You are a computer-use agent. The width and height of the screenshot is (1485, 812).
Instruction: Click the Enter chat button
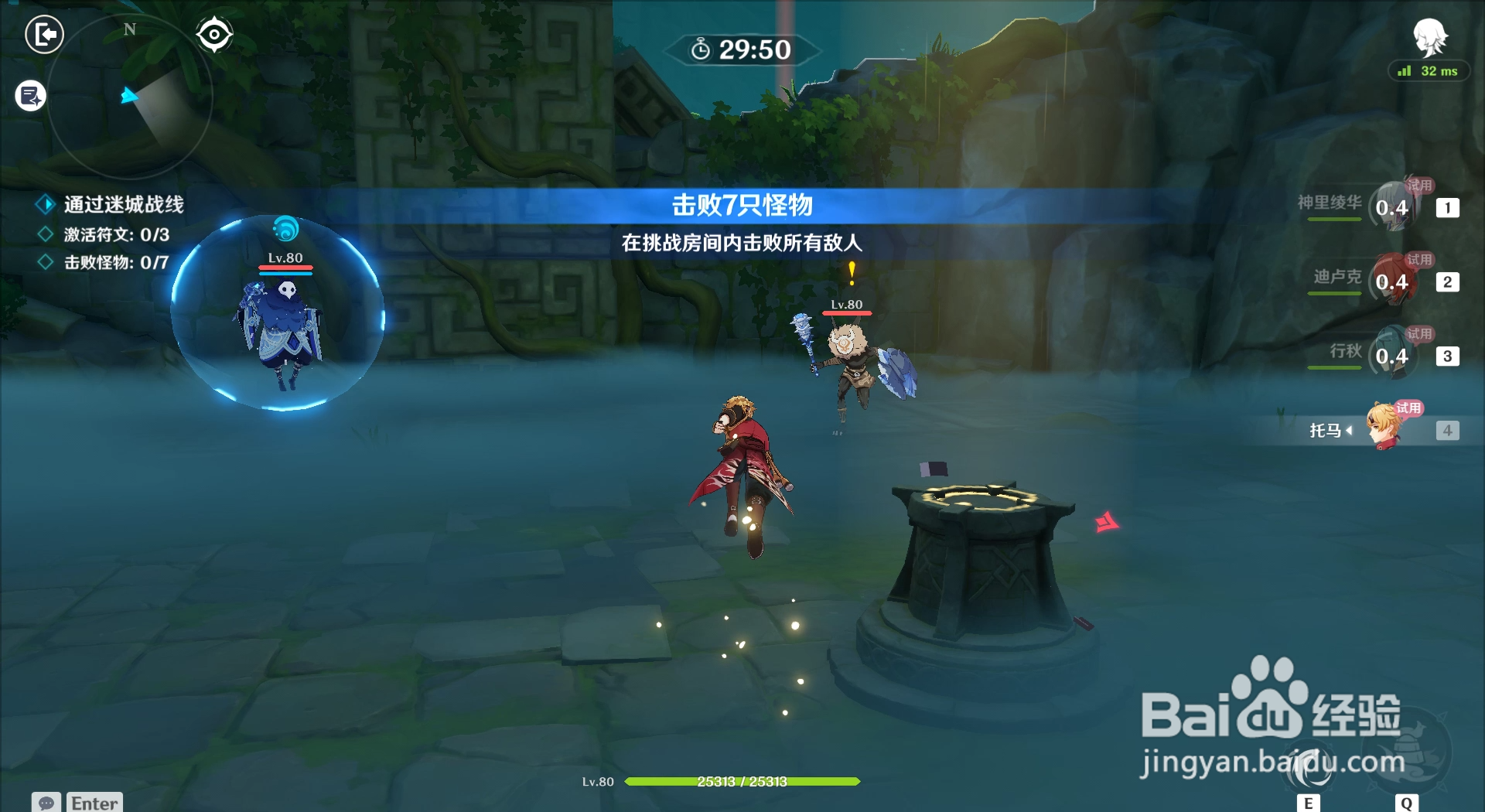tap(93, 802)
